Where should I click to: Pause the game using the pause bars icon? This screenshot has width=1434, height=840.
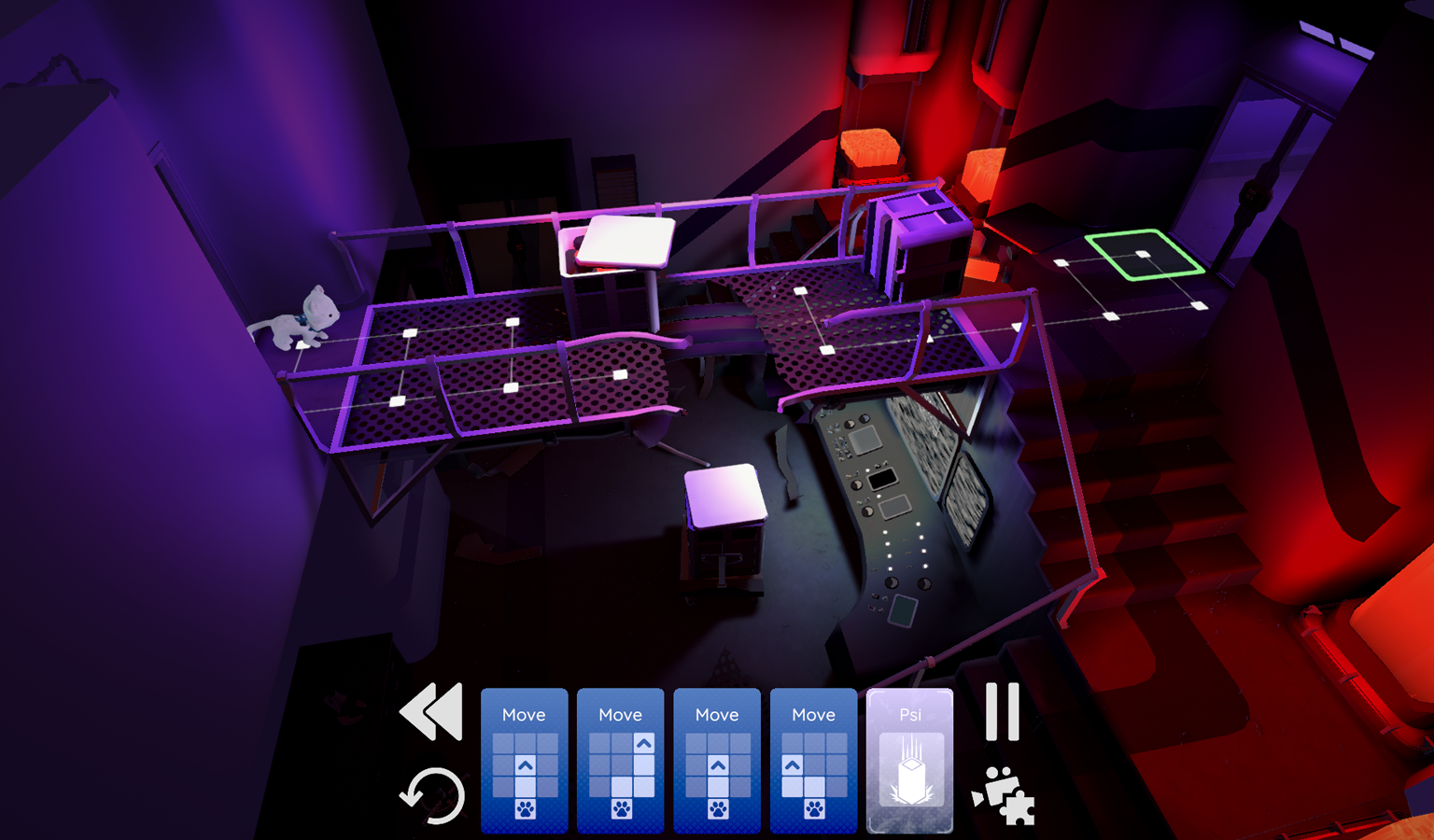[x=1001, y=711]
